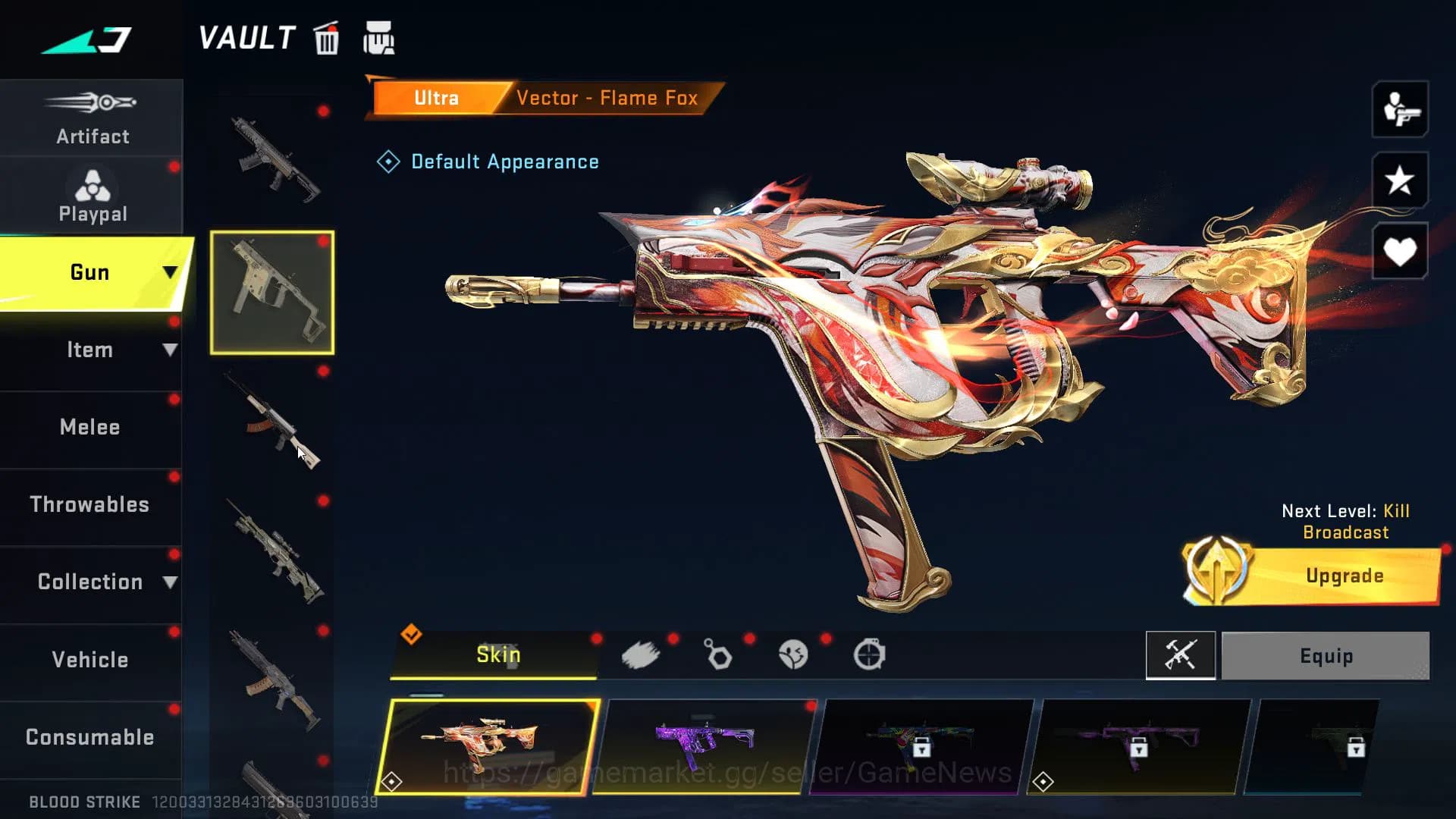Select the purple Vector skin thumbnail

point(707,747)
